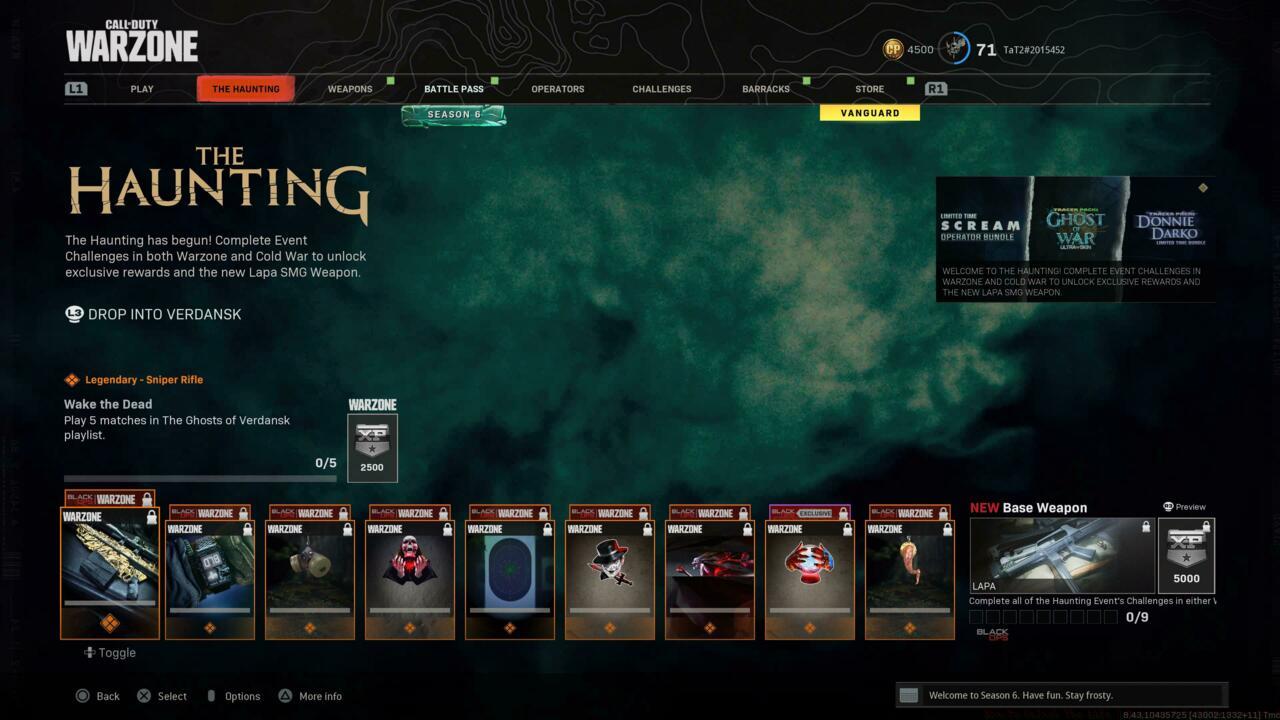Open the Vanguard dropdown banner
The image size is (1280, 720).
click(x=869, y=112)
